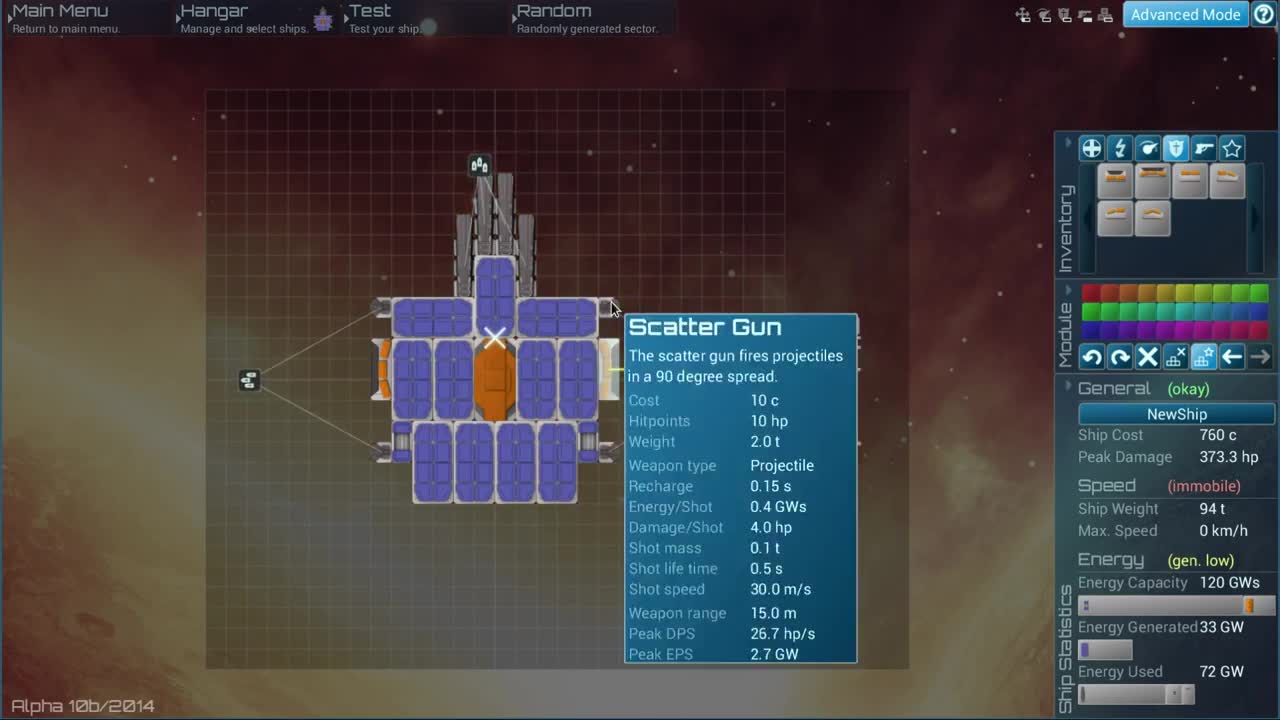The image size is (1280, 720).
Task: Click the left arrow module button
Action: pyautogui.click(x=1232, y=357)
